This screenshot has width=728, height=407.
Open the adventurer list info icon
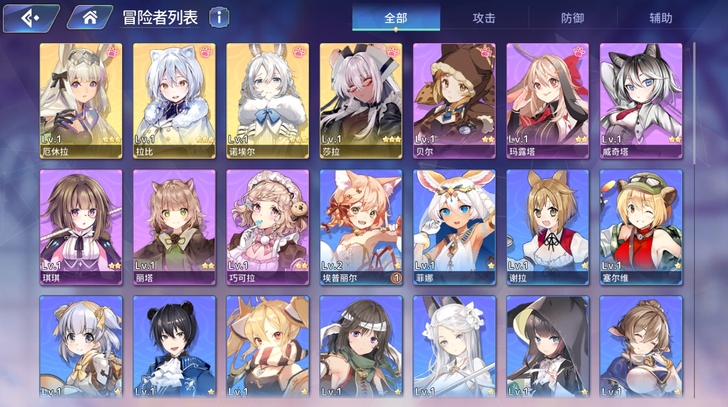218,17
